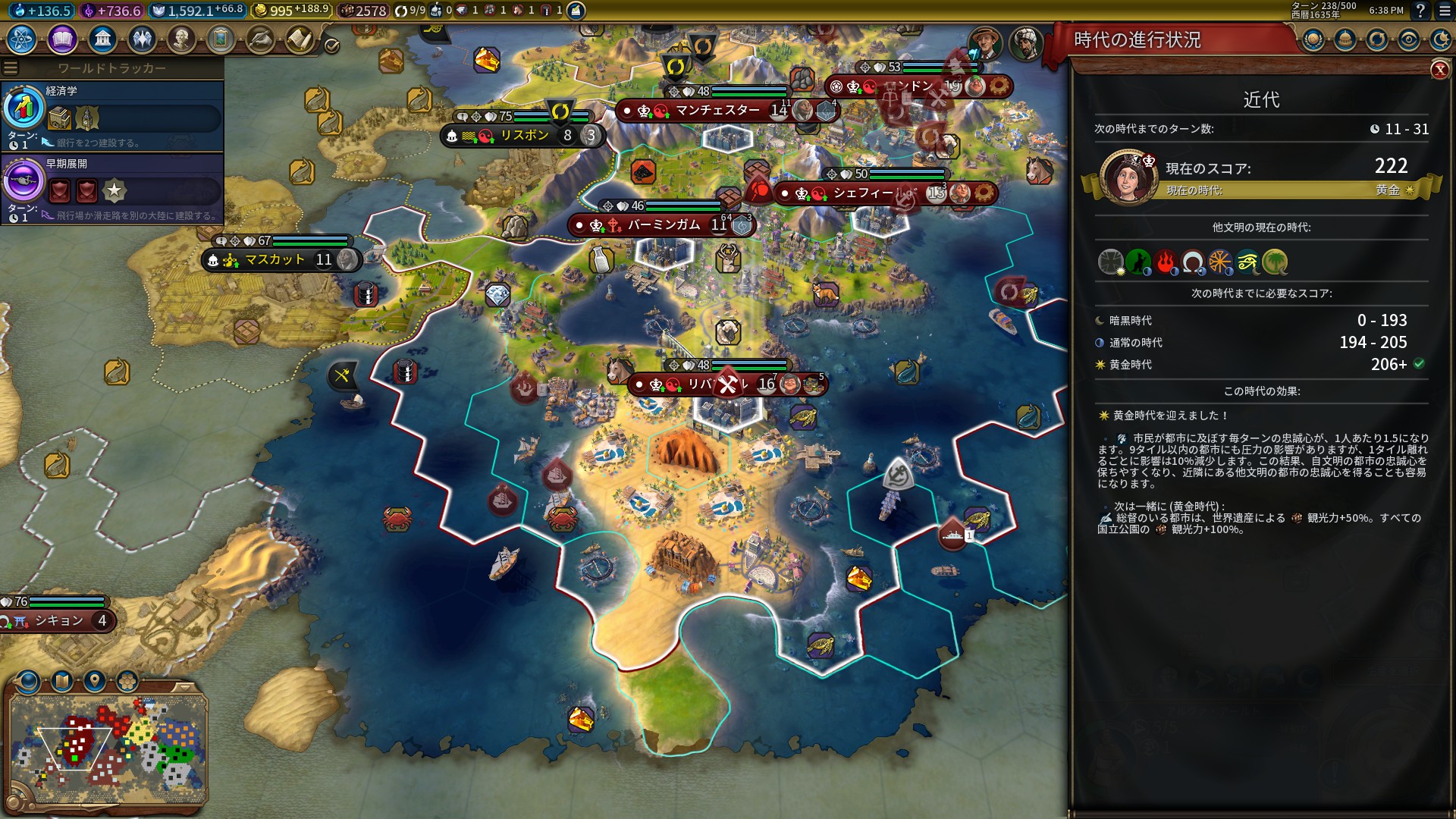Open the world rankings globe icon

1313,39
